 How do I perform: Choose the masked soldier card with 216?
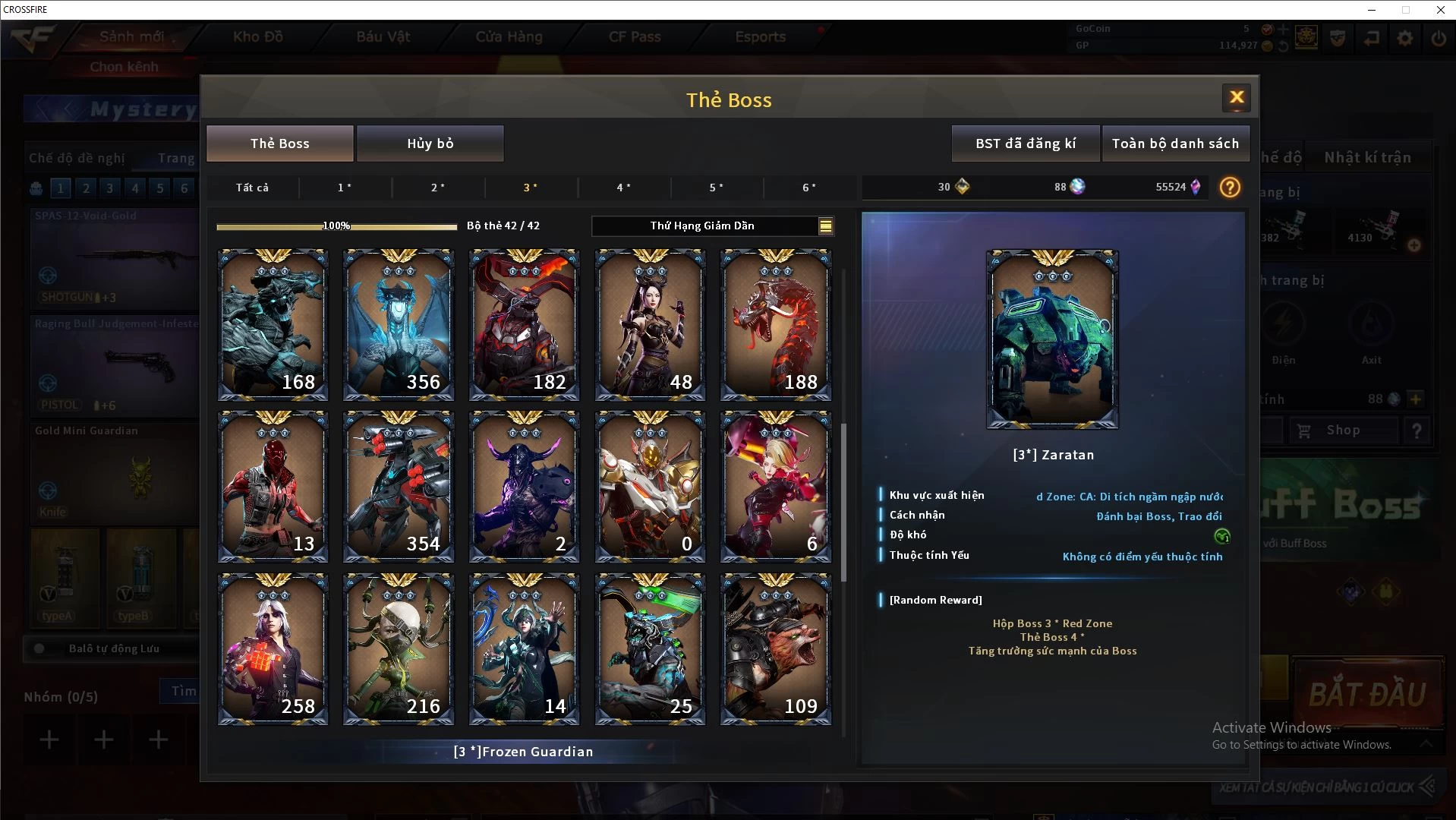click(x=399, y=649)
